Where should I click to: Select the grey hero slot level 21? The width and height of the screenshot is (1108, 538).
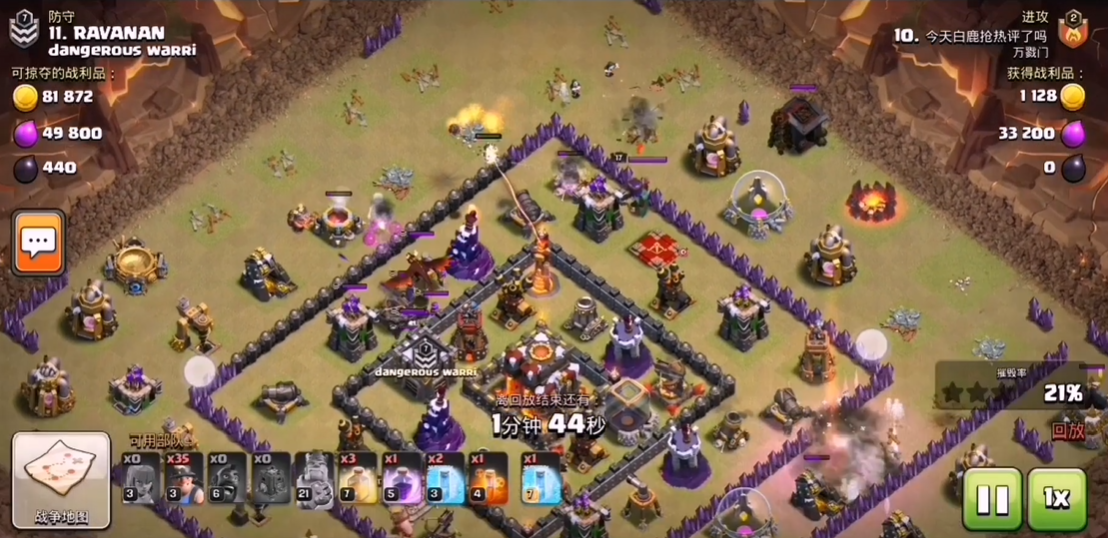pyautogui.click(x=314, y=479)
